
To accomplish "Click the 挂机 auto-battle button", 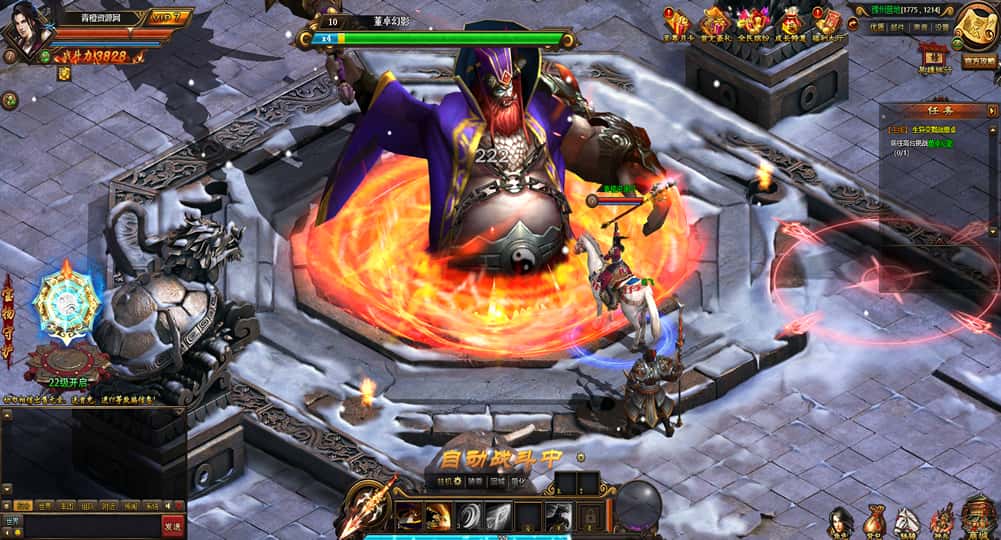I will pos(445,481).
